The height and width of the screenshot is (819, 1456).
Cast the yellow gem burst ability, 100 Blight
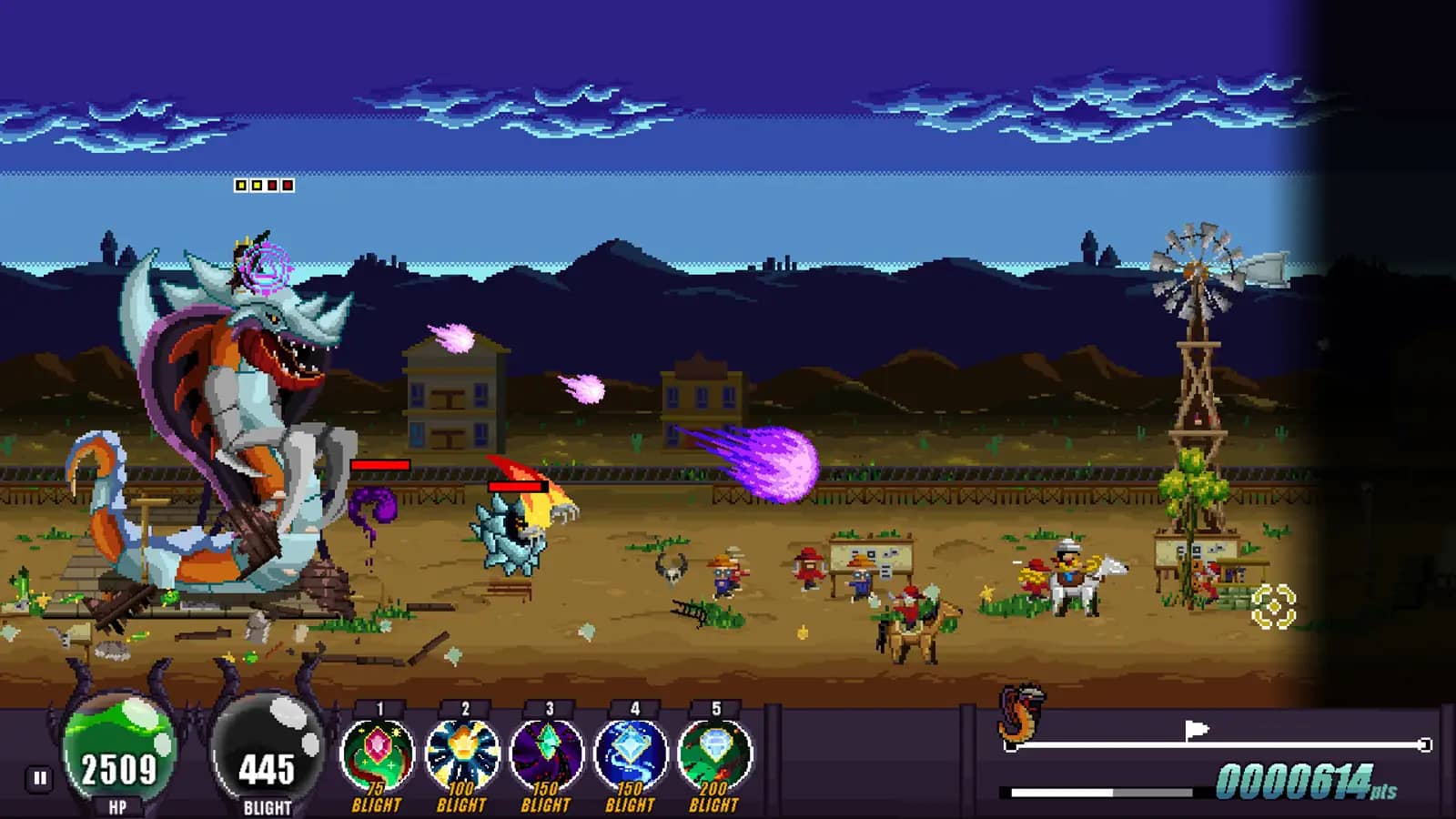click(462, 753)
